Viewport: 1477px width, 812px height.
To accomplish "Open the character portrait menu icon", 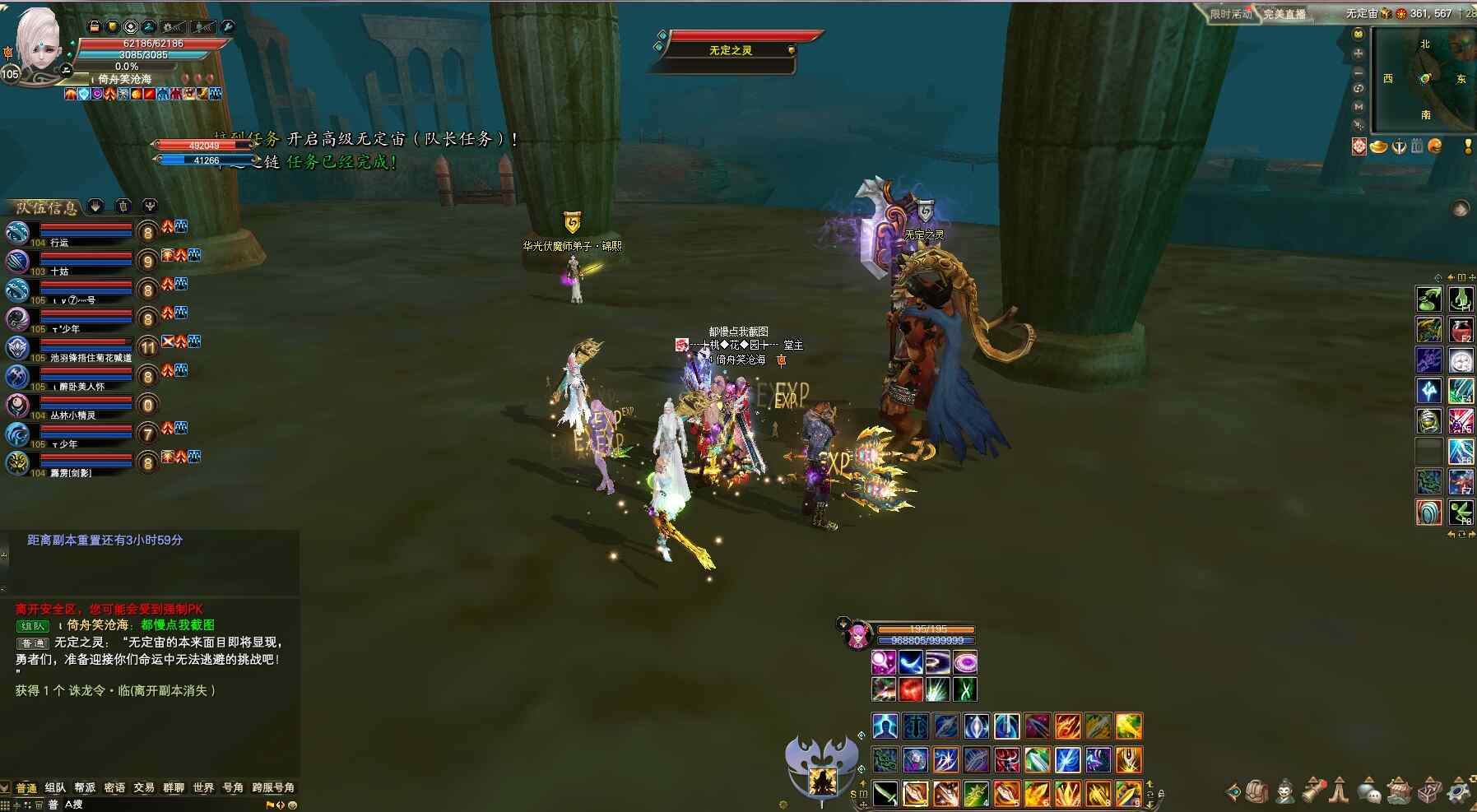I will coord(1284,791).
